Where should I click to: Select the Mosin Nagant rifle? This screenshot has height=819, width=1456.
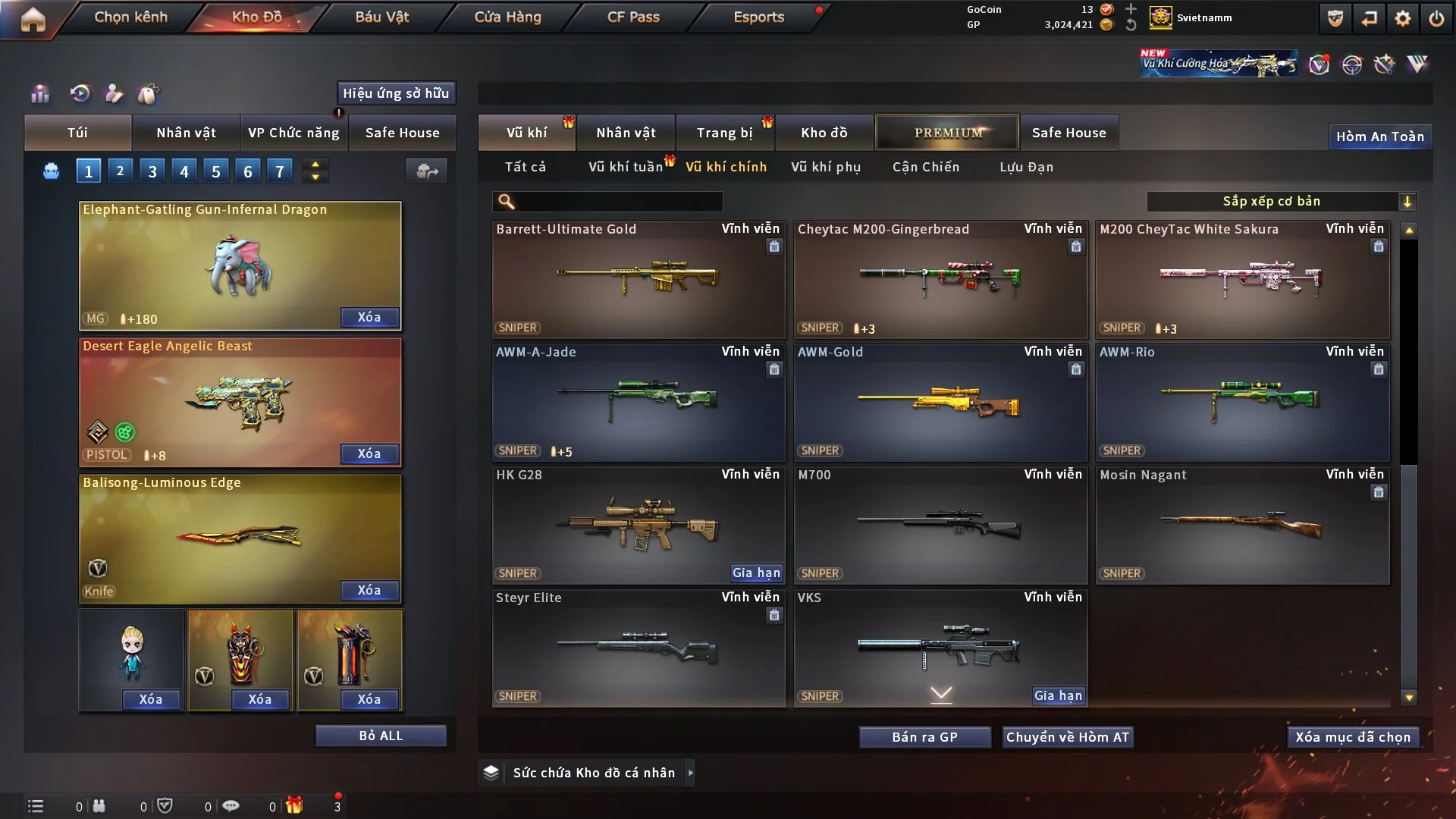click(1241, 525)
